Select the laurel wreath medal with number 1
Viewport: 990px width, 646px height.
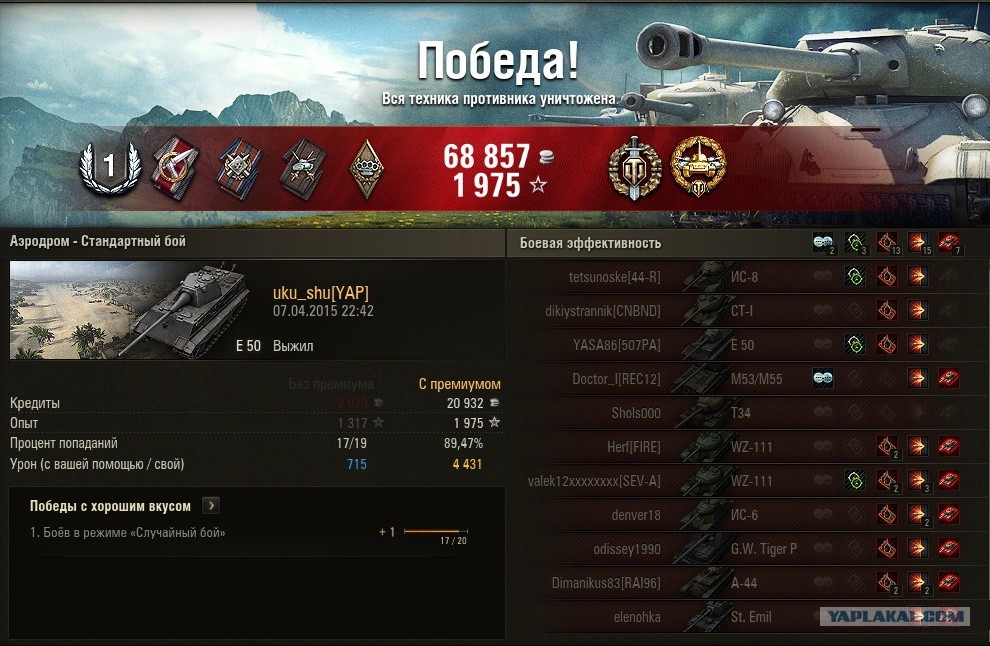click(x=107, y=167)
